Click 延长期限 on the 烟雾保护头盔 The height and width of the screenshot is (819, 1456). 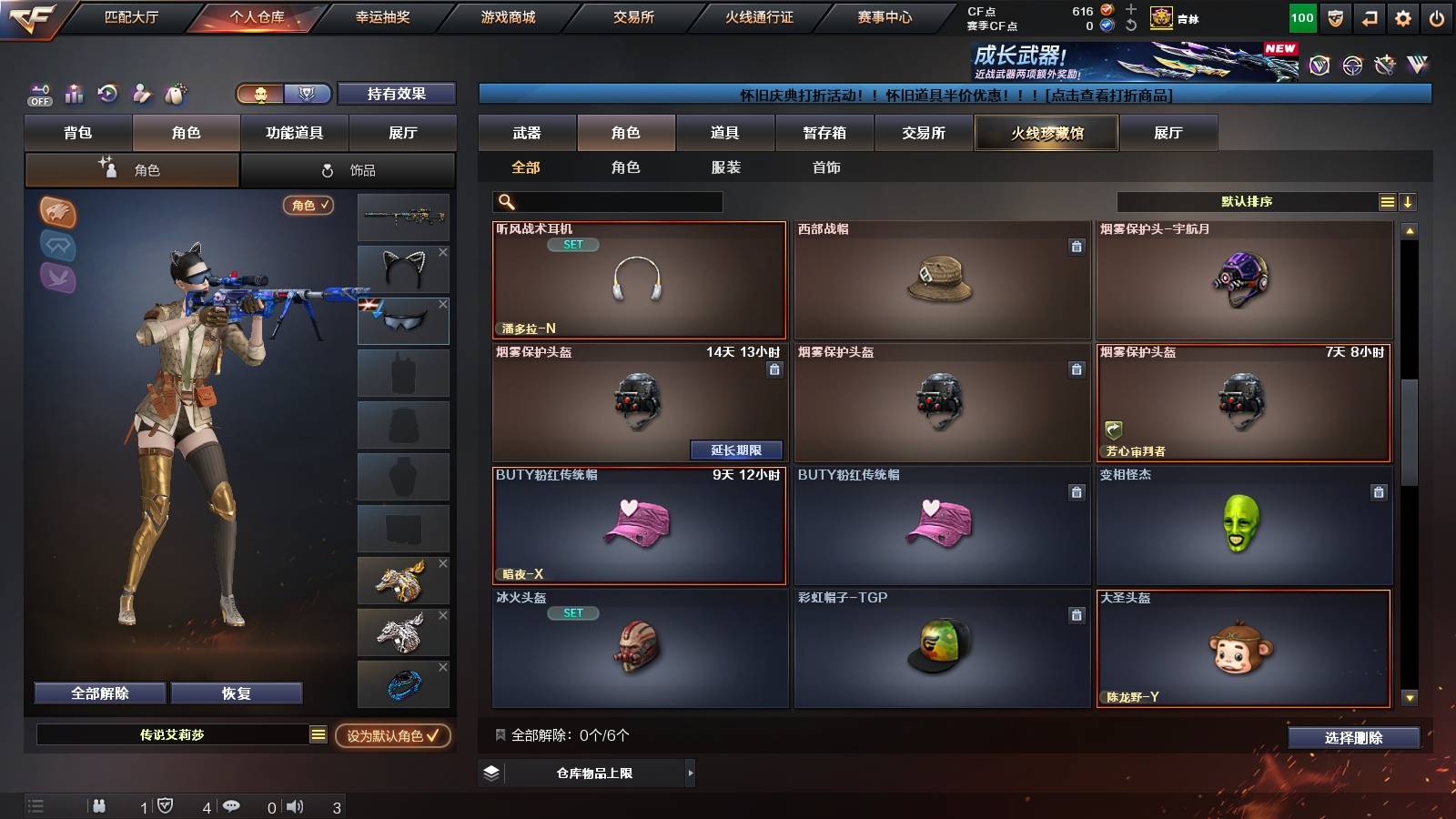click(737, 450)
